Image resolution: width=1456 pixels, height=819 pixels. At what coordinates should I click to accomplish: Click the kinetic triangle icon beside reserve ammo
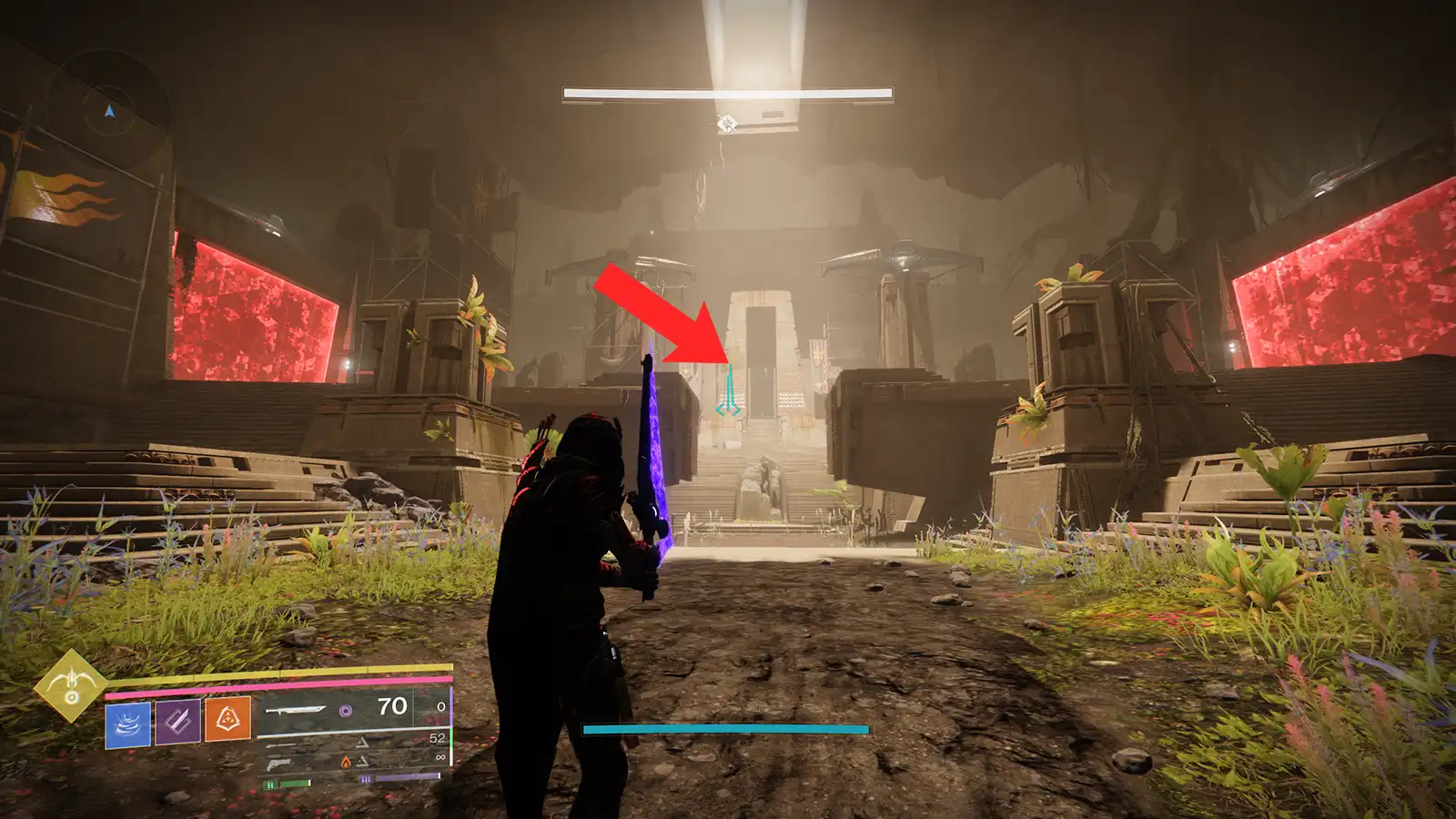pyautogui.click(x=364, y=743)
